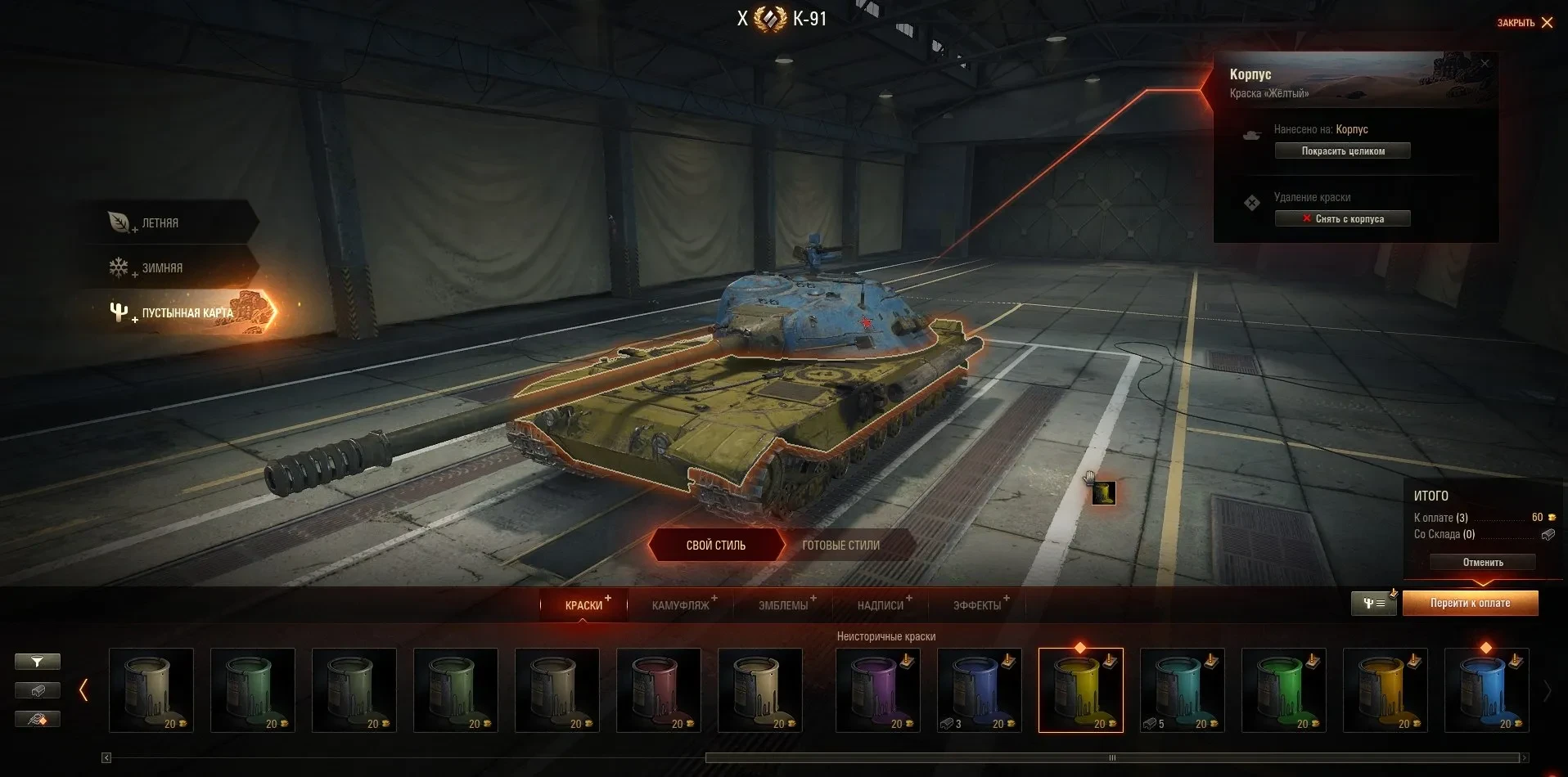Click the Покрасить целиком button
This screenshot has width=1568, height=777.
point(1342,150)
